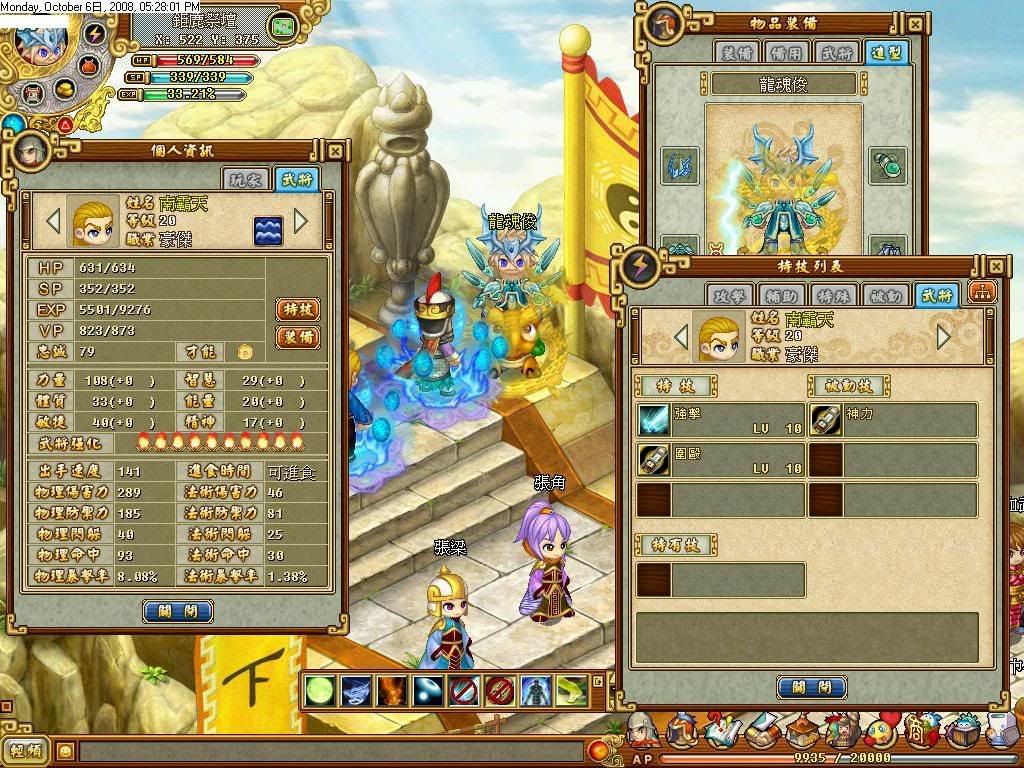Close the 物品裝備 equipment window
Screen dimensions: 1024x768
click(x=915, y=24)
